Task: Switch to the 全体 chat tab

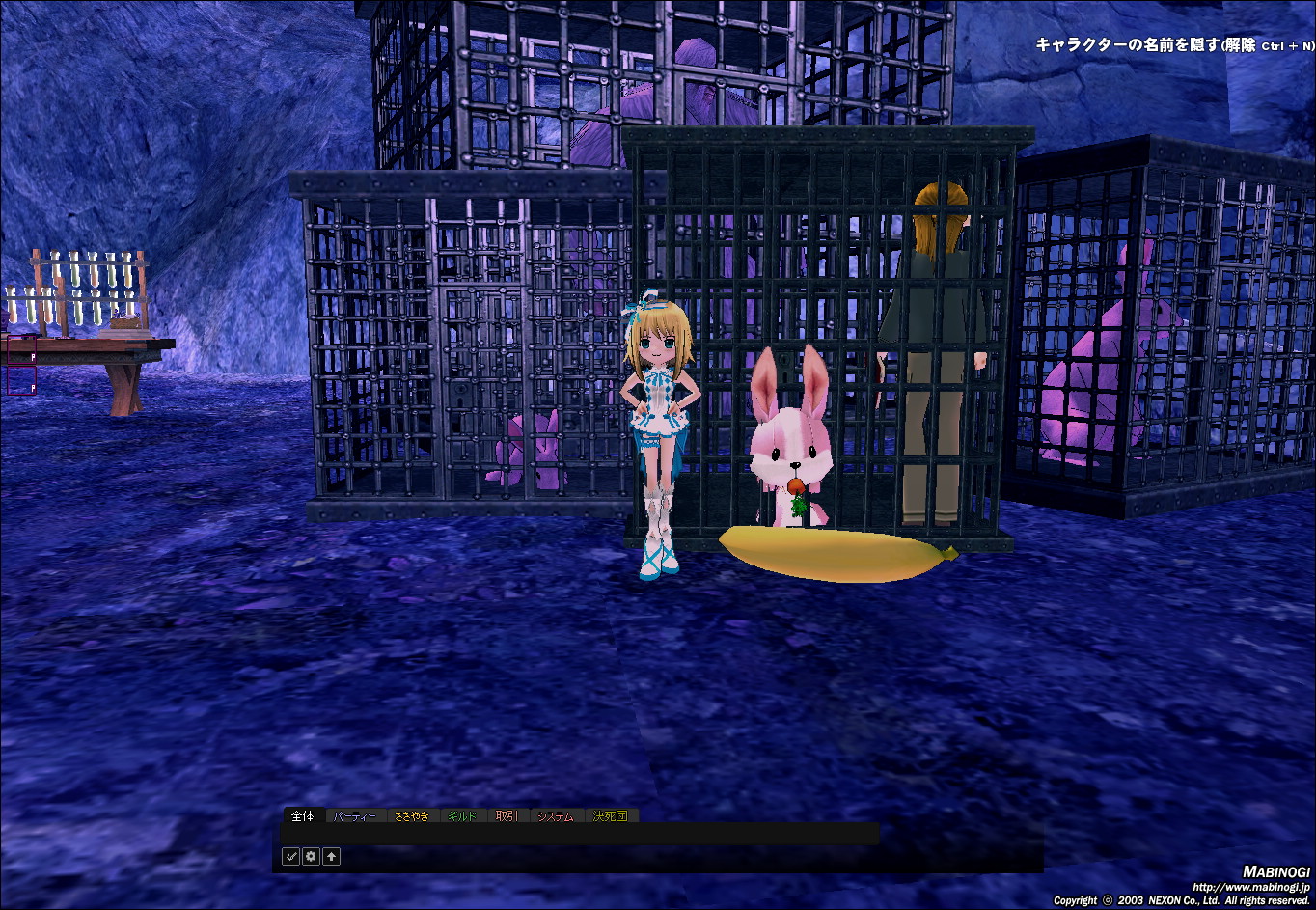Action: coord(303,816)
